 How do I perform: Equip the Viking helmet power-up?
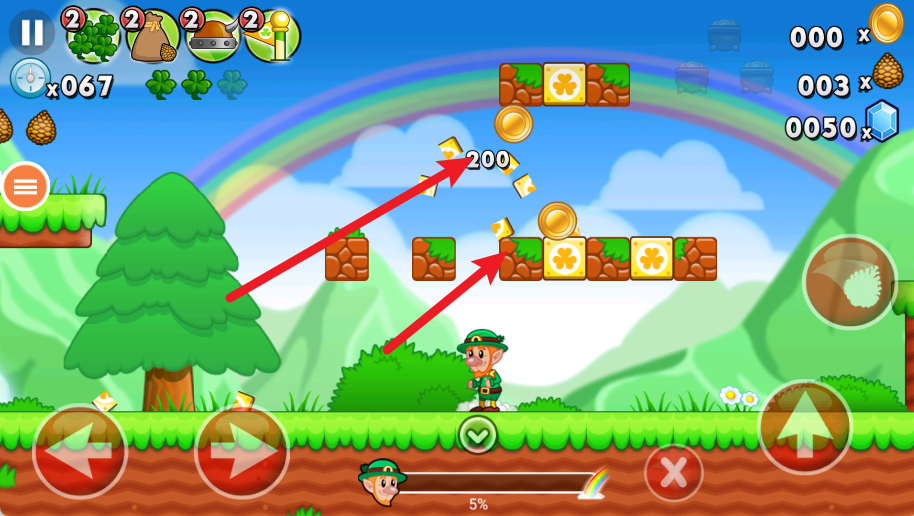(x=212, y=37)
